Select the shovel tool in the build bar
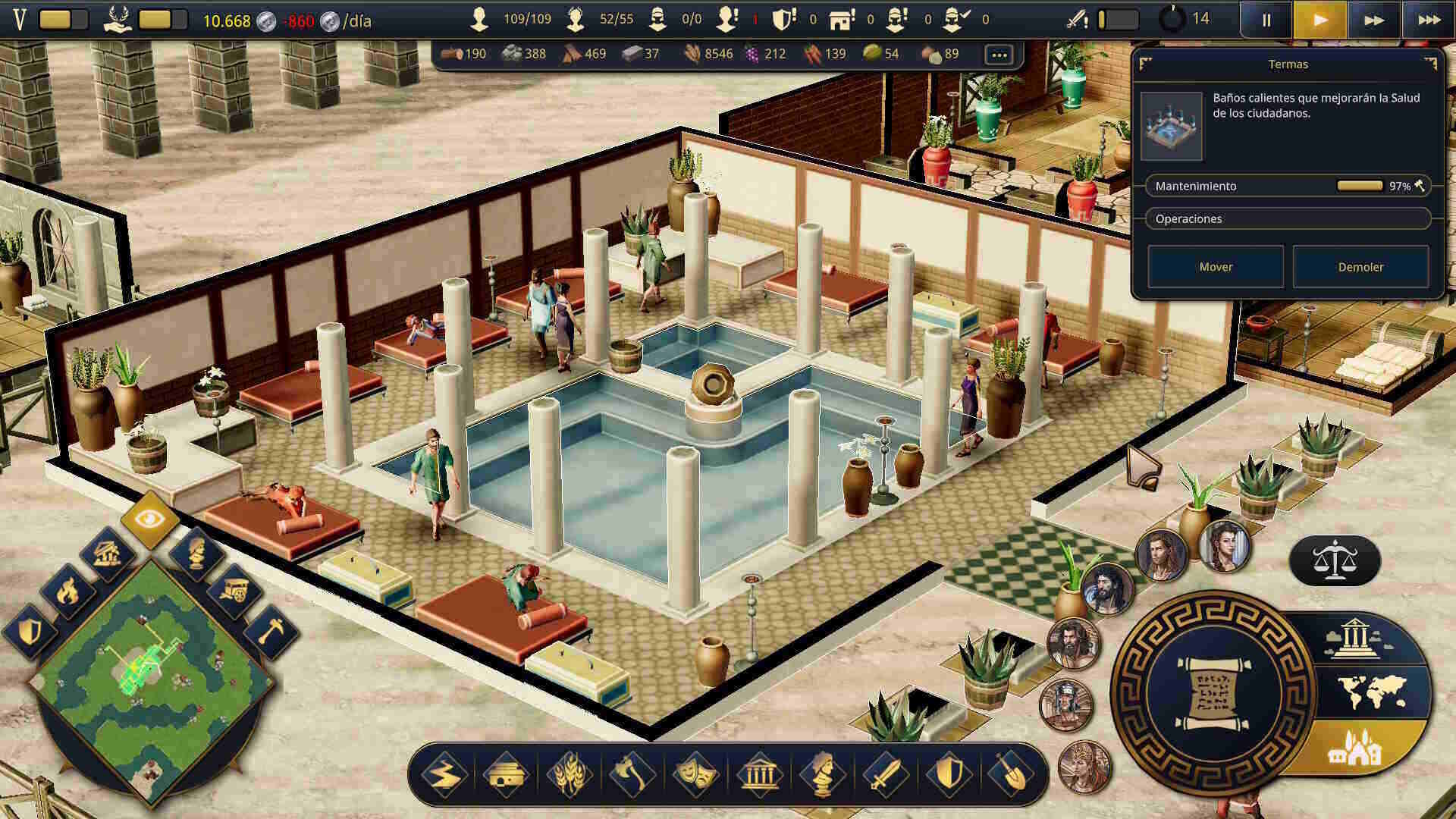1456x819 pixels. [1010, 775]
